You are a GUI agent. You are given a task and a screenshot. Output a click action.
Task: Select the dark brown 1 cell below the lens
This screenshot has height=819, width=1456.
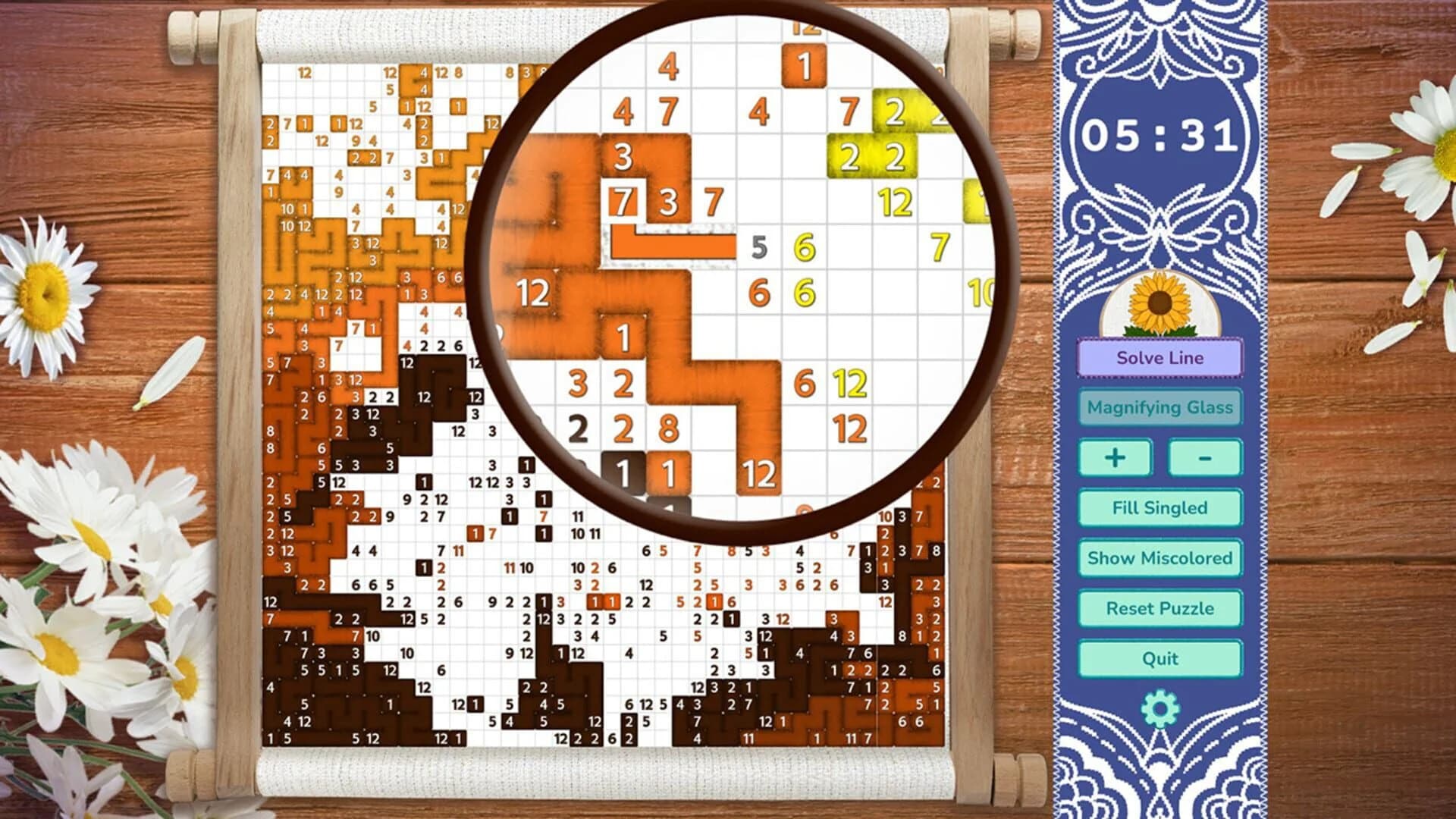click(x=623, y=472)
